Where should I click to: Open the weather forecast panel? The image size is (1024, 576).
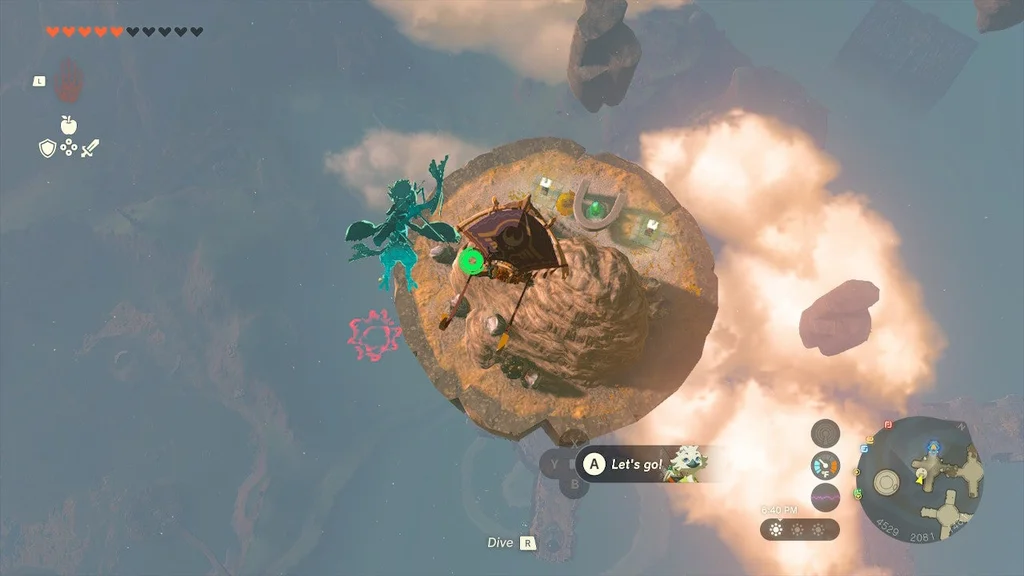tap(799, 529)
